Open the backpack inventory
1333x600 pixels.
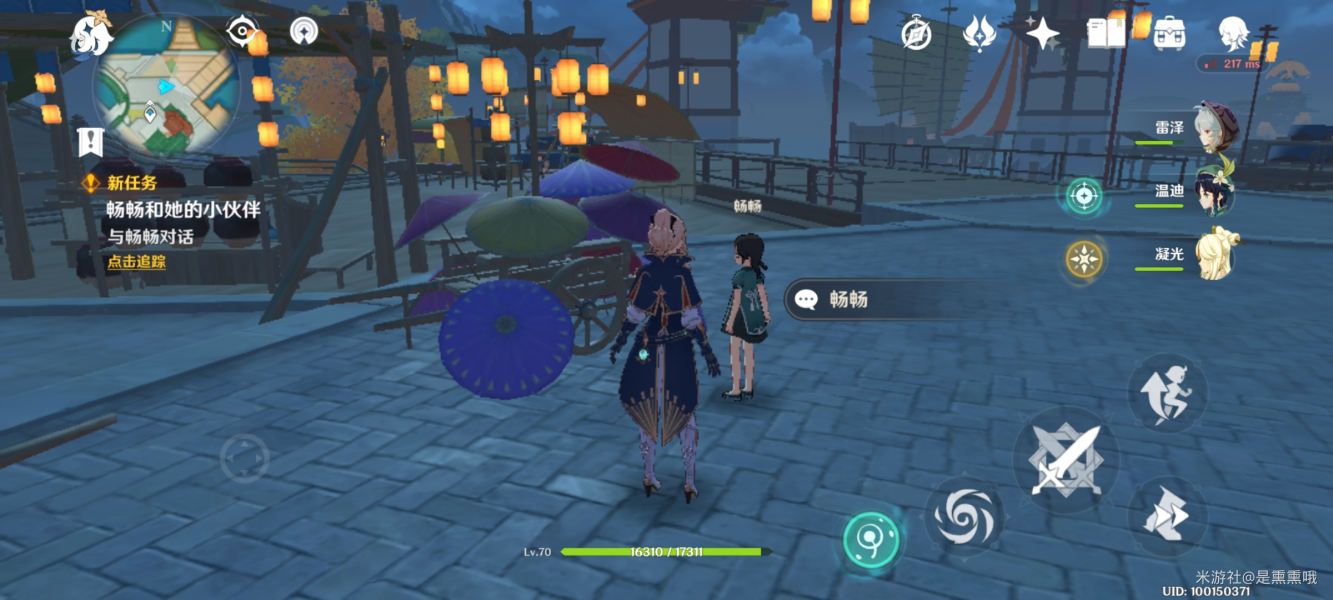tap(1168, 34)
